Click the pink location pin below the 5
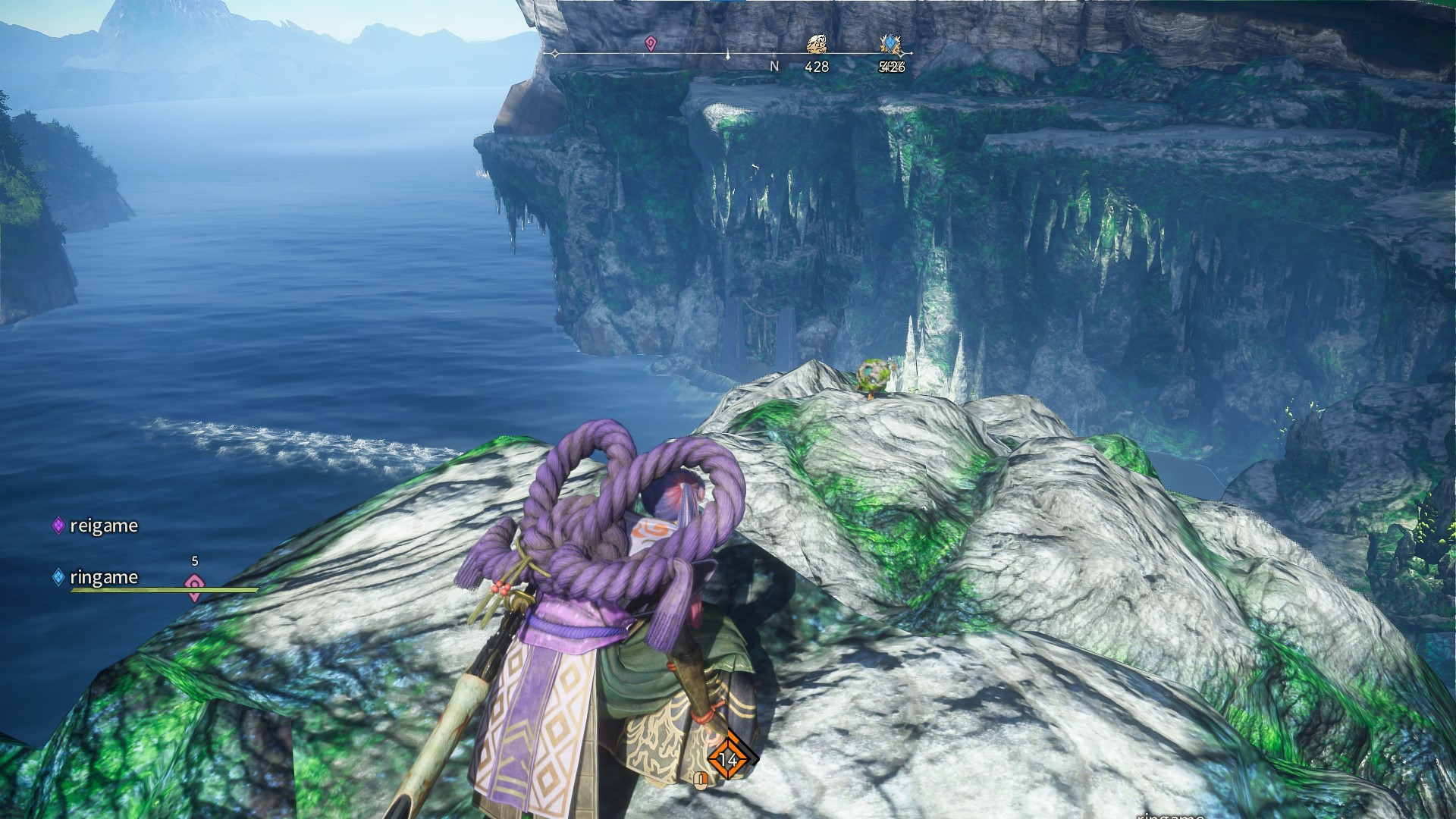Screen dimensions: 1456x819 tap(195, 585)
